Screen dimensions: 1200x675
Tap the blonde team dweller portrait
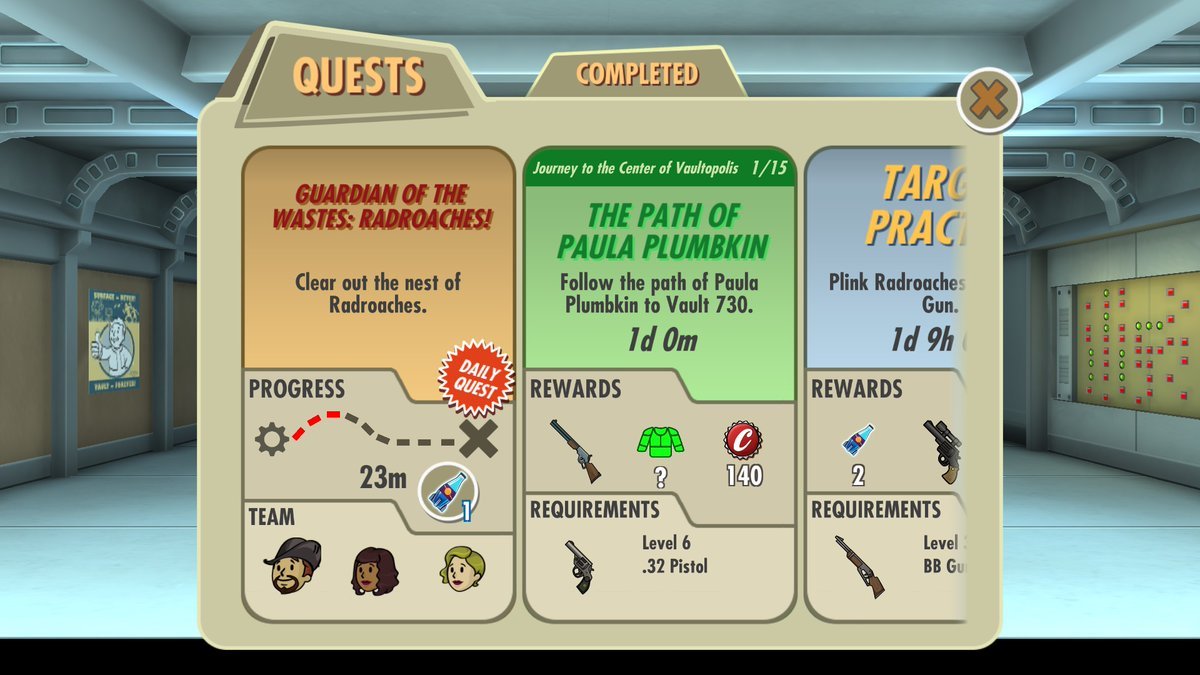461,568
